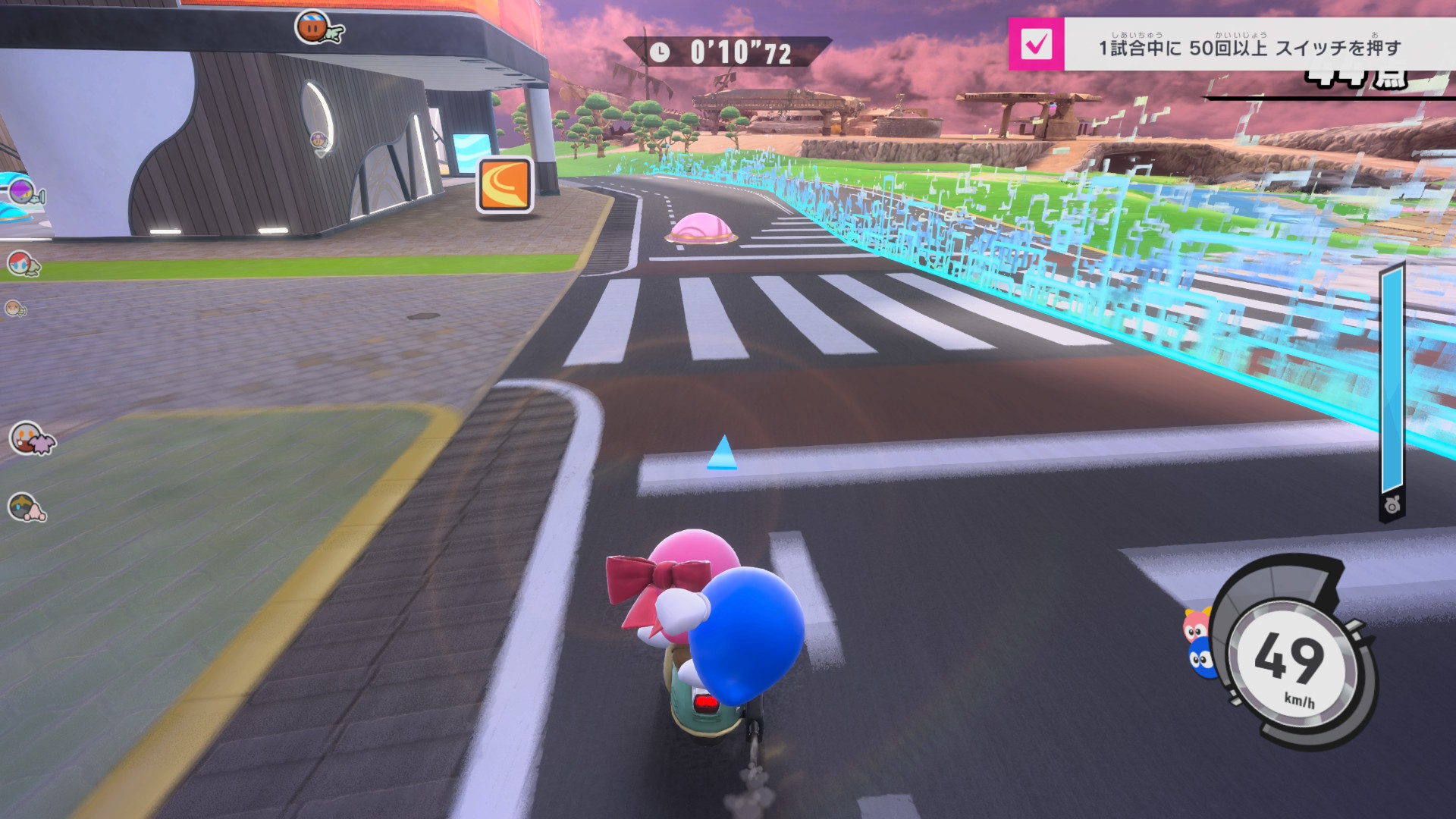
Task: Choose the red-haired rider position marker
Action: pyautogui.click(x=22, y=263)
